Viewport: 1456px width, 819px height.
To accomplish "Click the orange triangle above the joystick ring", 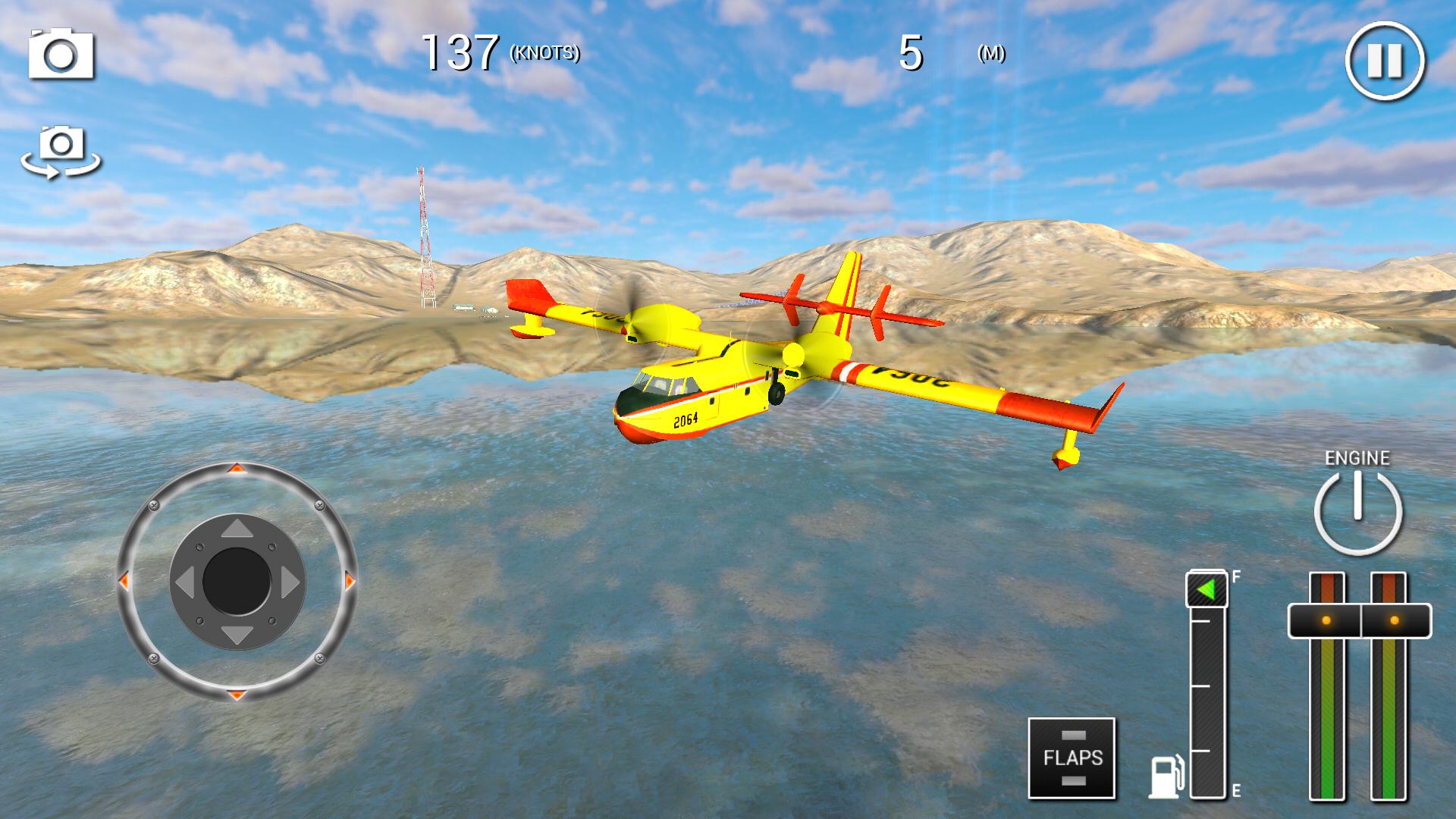I will [237, 470].
